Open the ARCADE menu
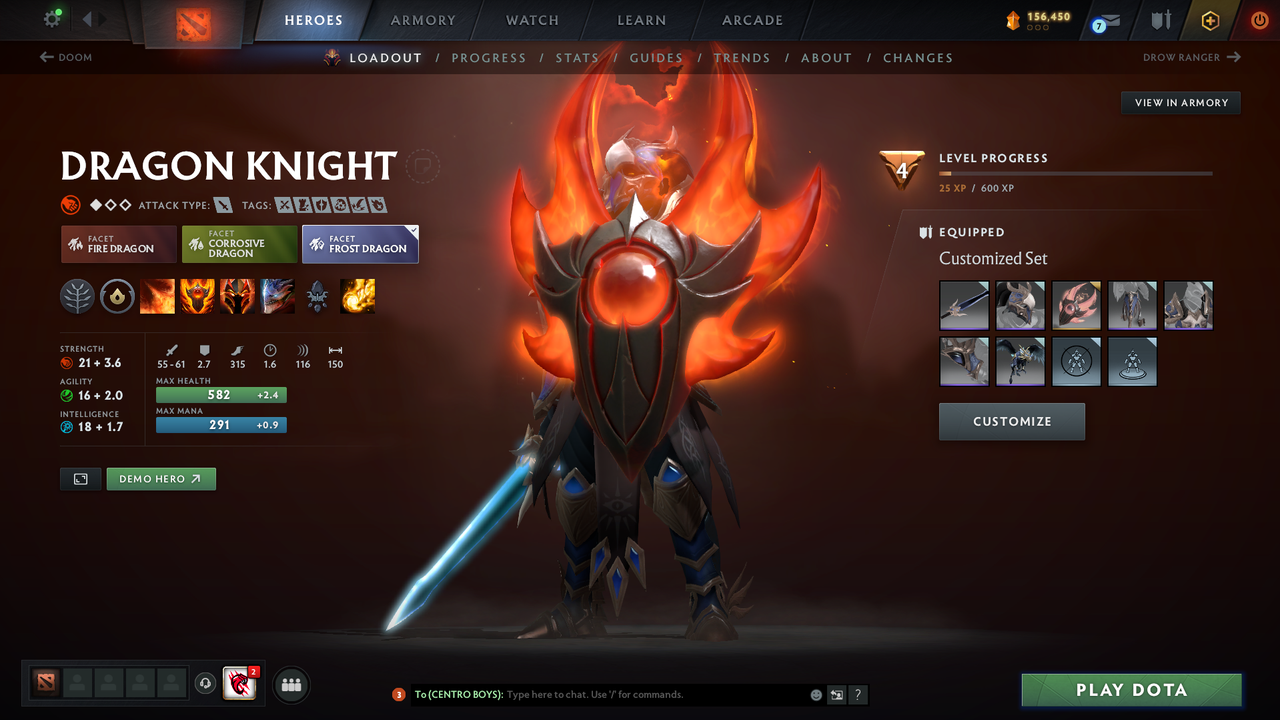 (x=751, y=20)
